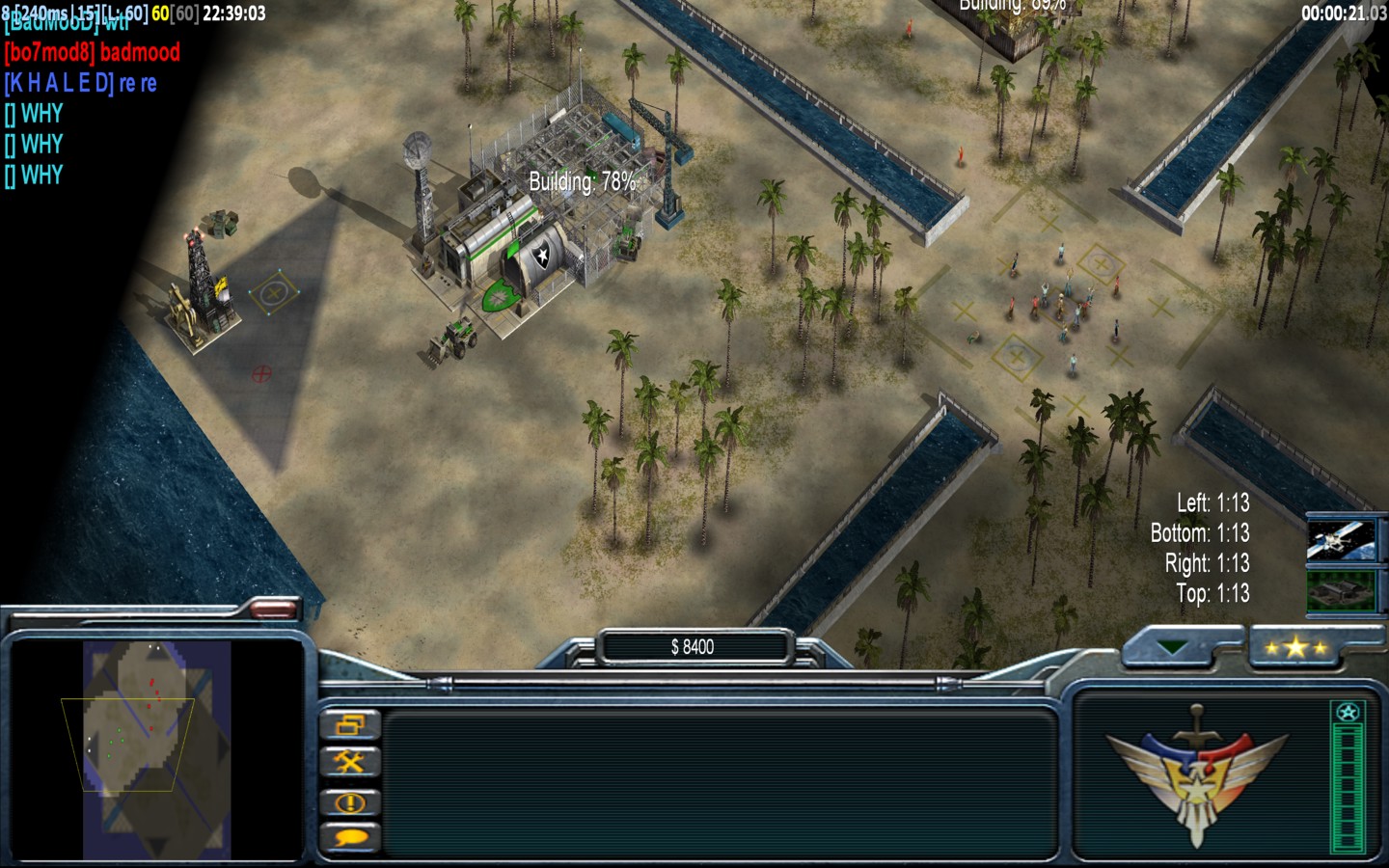The image size is (1389, 868).
Task: Click the red button above the minimap
Action: (273, 608)
